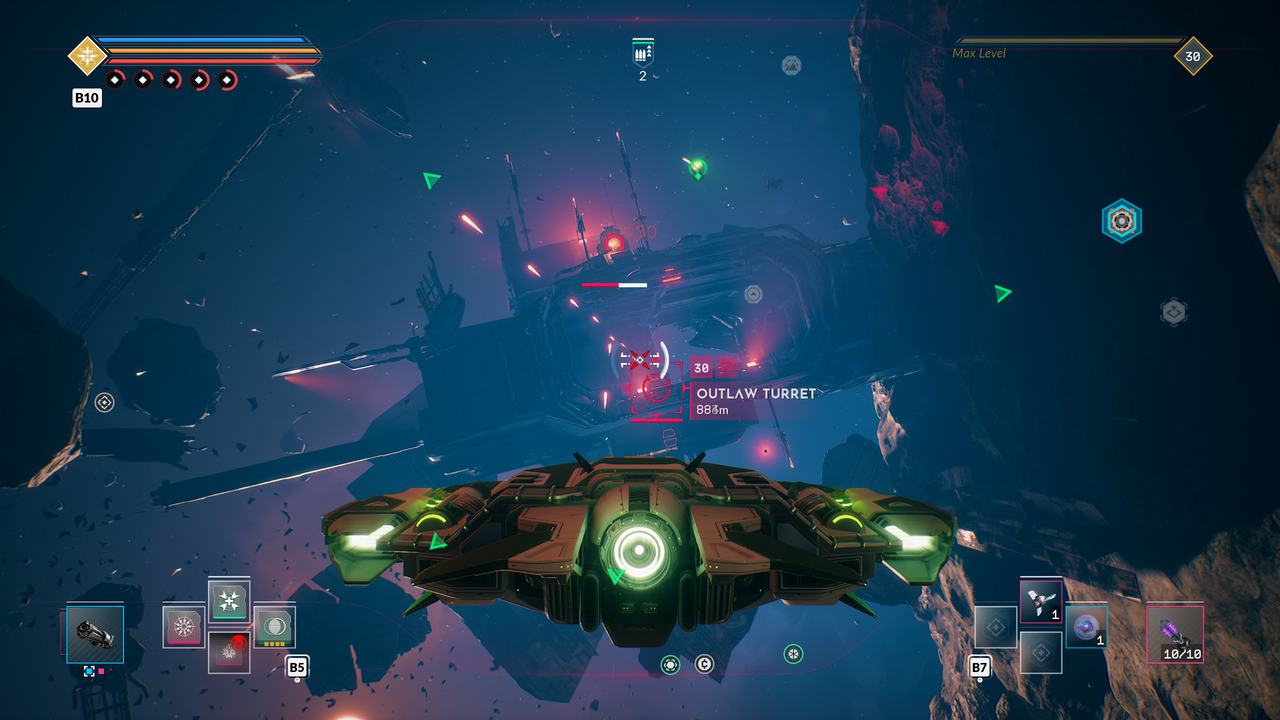Click the ammo boost buff icon
The width and height of the screenshot is (1280, 720).
642,52
